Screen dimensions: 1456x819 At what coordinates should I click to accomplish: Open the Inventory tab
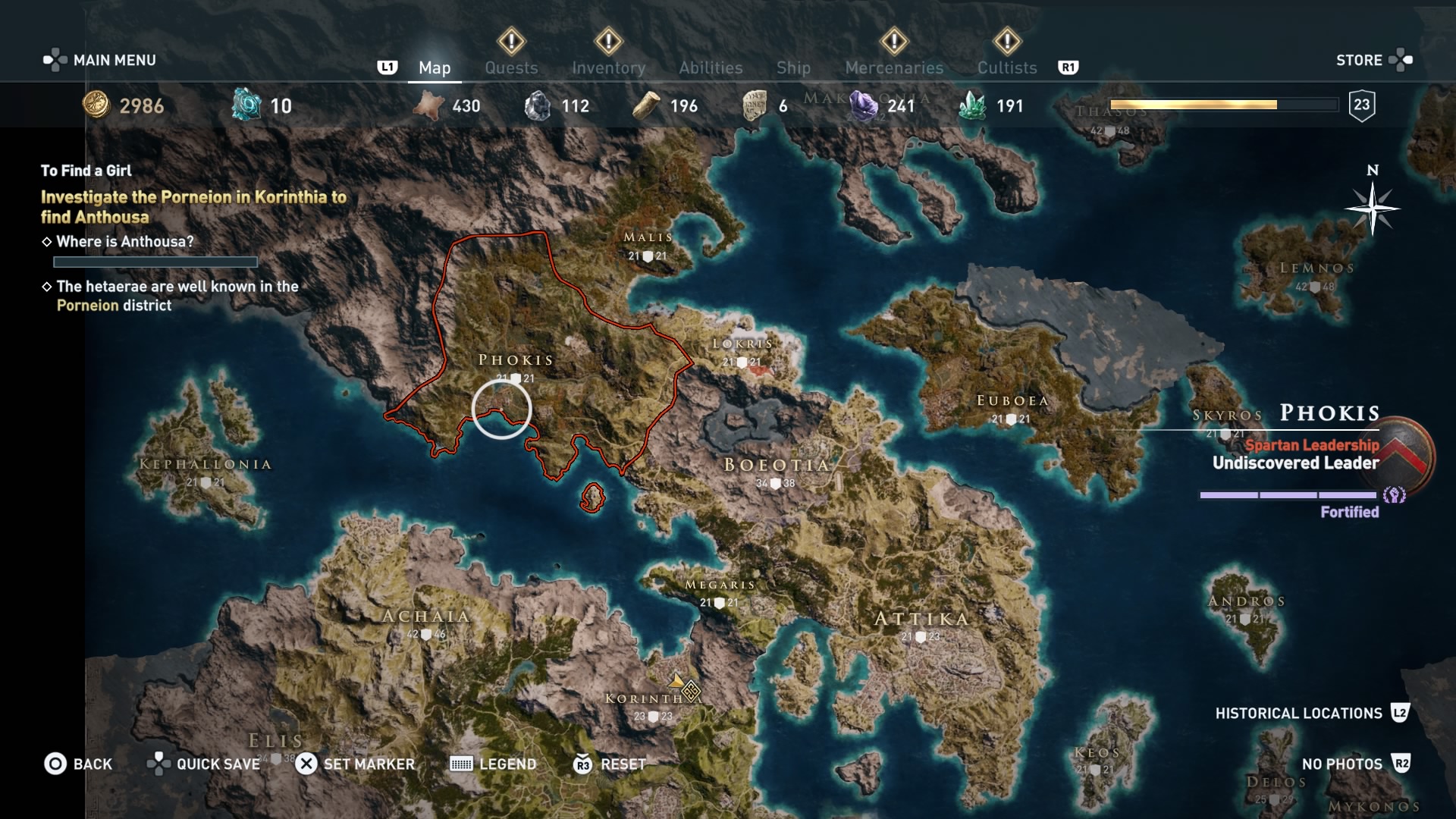click(608, 67)
